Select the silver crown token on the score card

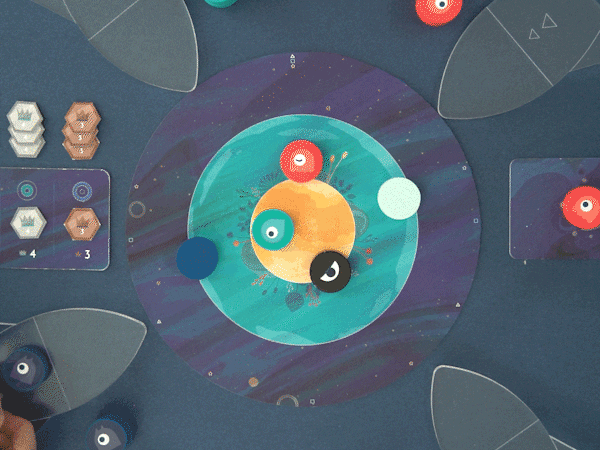tap(27, 223)
